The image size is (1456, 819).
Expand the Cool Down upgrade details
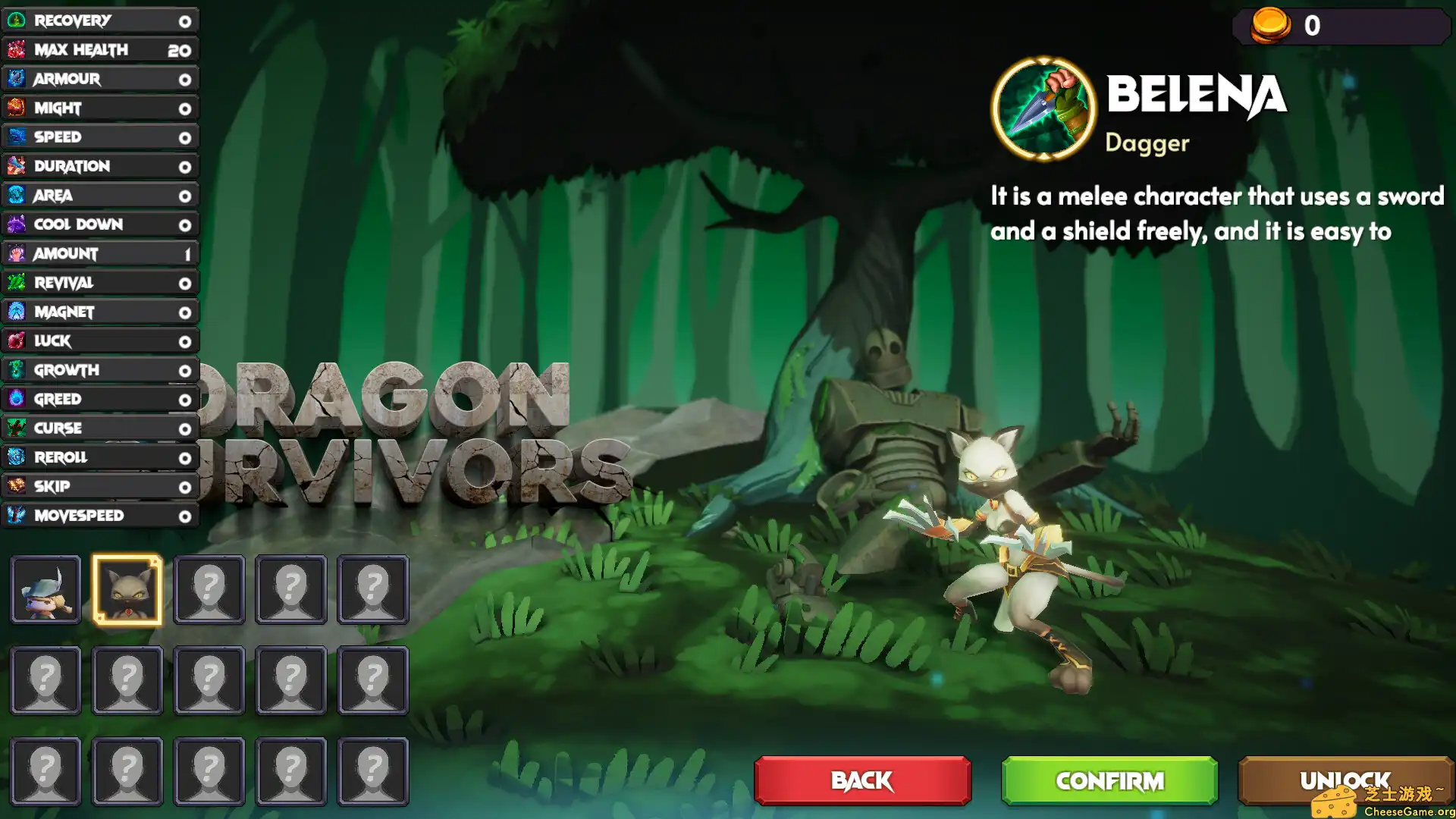pyautogui.click(x=99, y=224)
